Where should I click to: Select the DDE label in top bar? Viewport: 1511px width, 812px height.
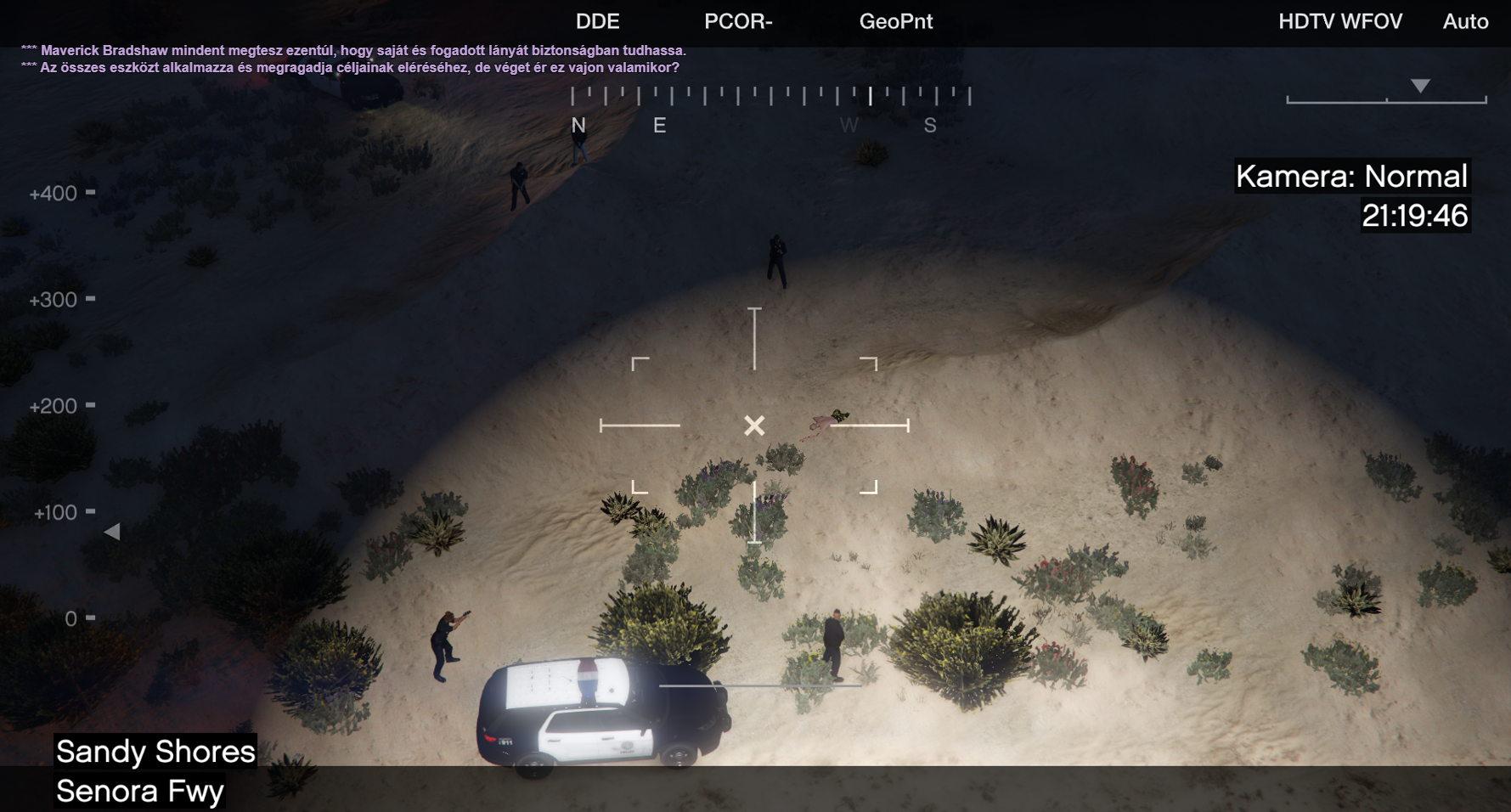[597, 22]
